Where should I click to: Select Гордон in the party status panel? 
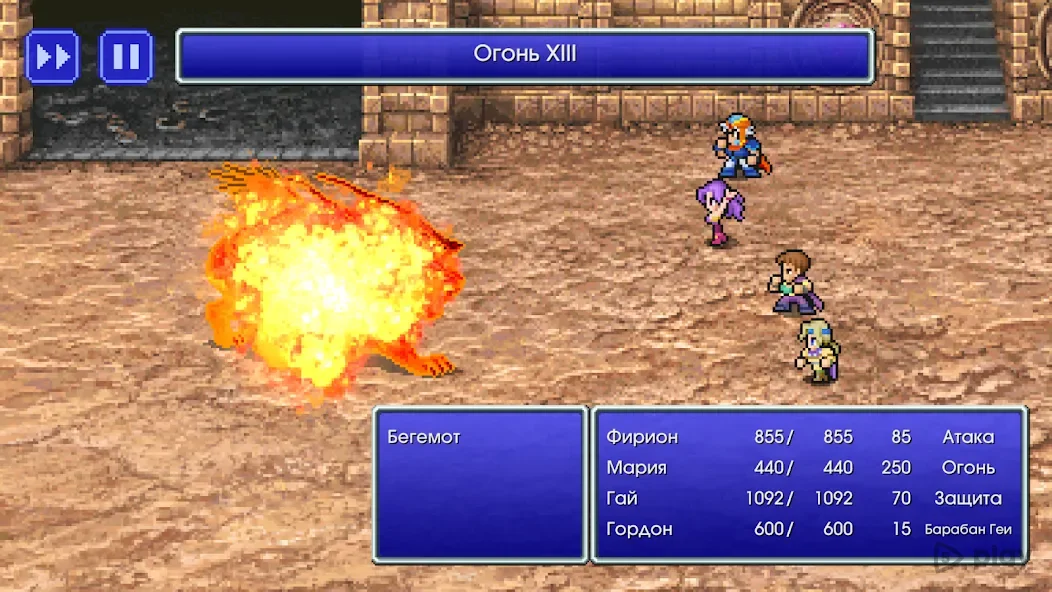click(x=639, y=529)
